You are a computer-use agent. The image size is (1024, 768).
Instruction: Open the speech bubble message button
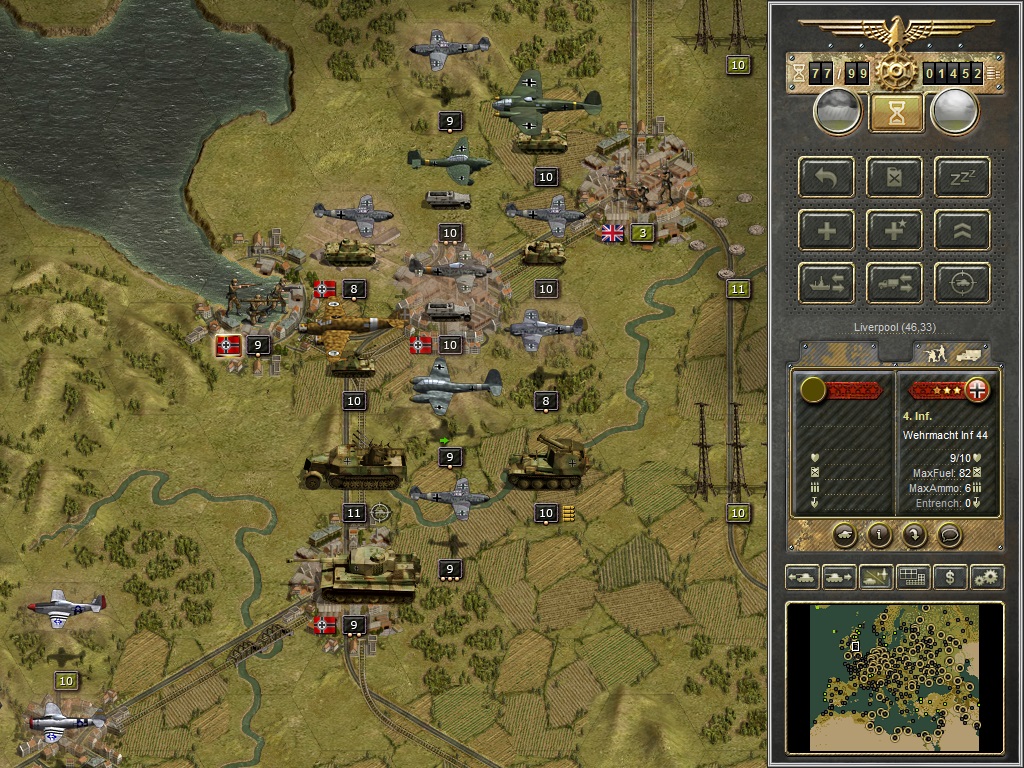pos(949,534)
